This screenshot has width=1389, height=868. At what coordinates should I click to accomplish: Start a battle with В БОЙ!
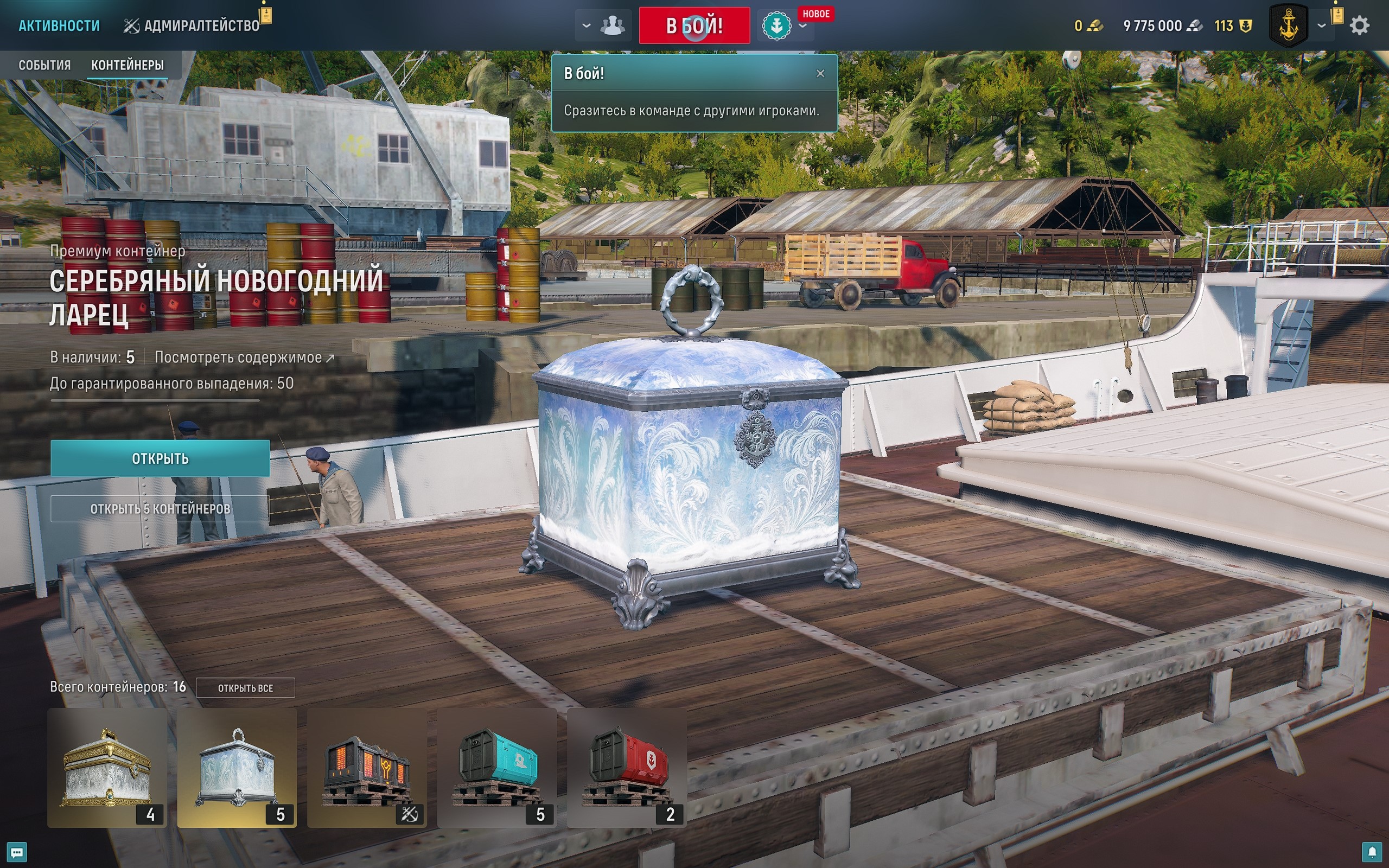[x=694, y=26]
